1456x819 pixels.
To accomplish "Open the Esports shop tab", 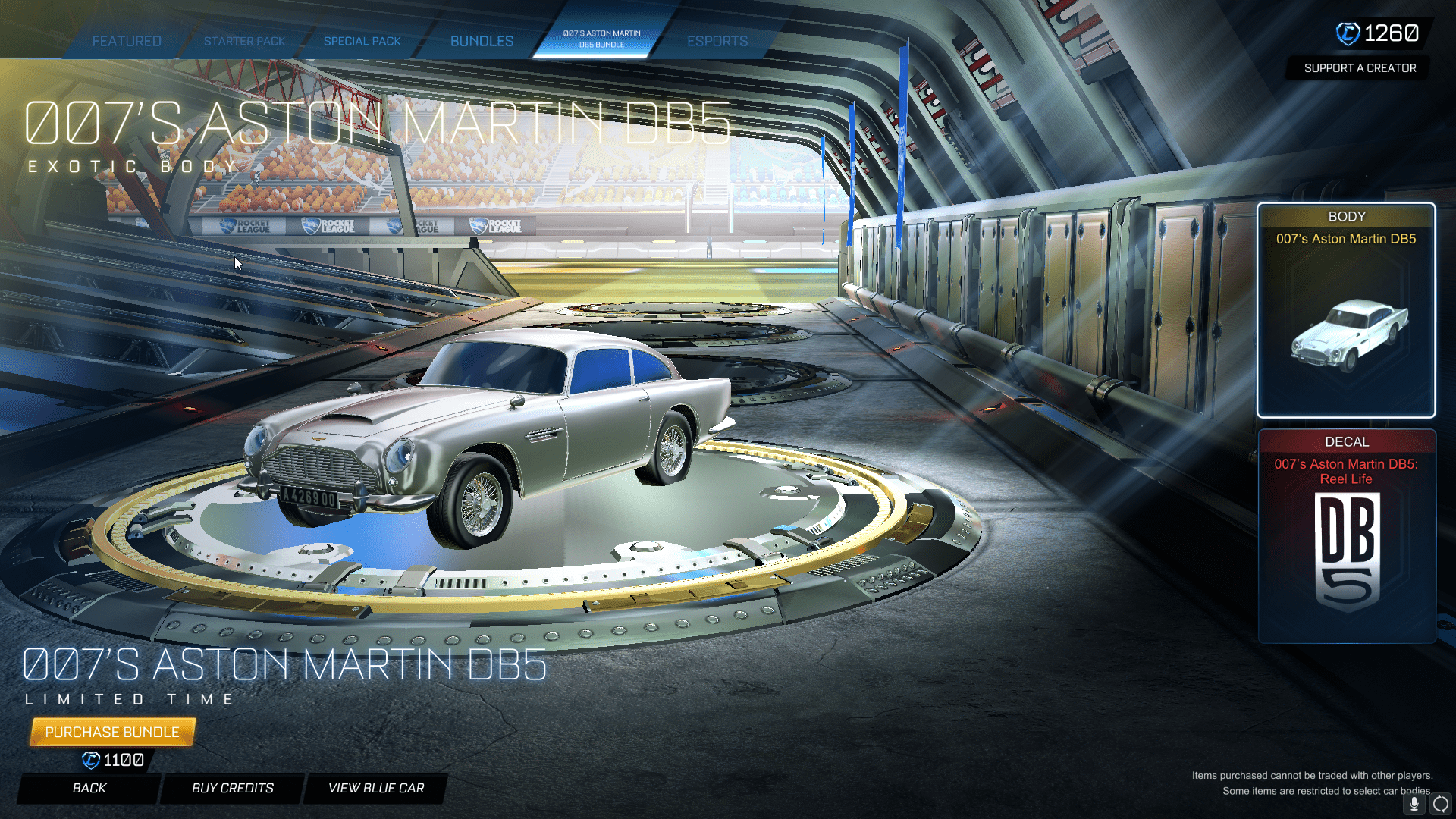I will click(x=717, y=41).
